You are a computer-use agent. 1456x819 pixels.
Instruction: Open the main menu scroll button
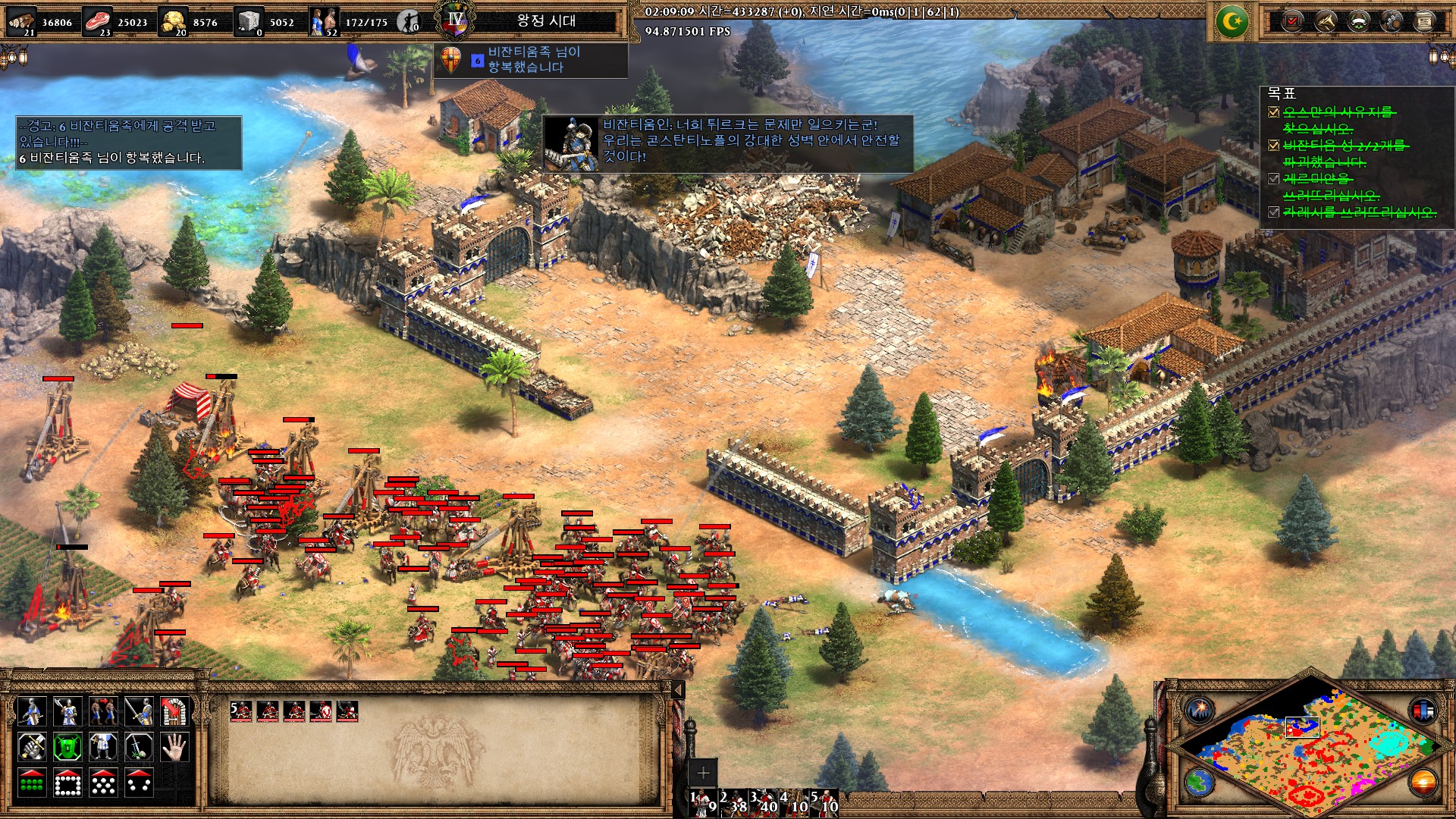[x=1424, y=21]
